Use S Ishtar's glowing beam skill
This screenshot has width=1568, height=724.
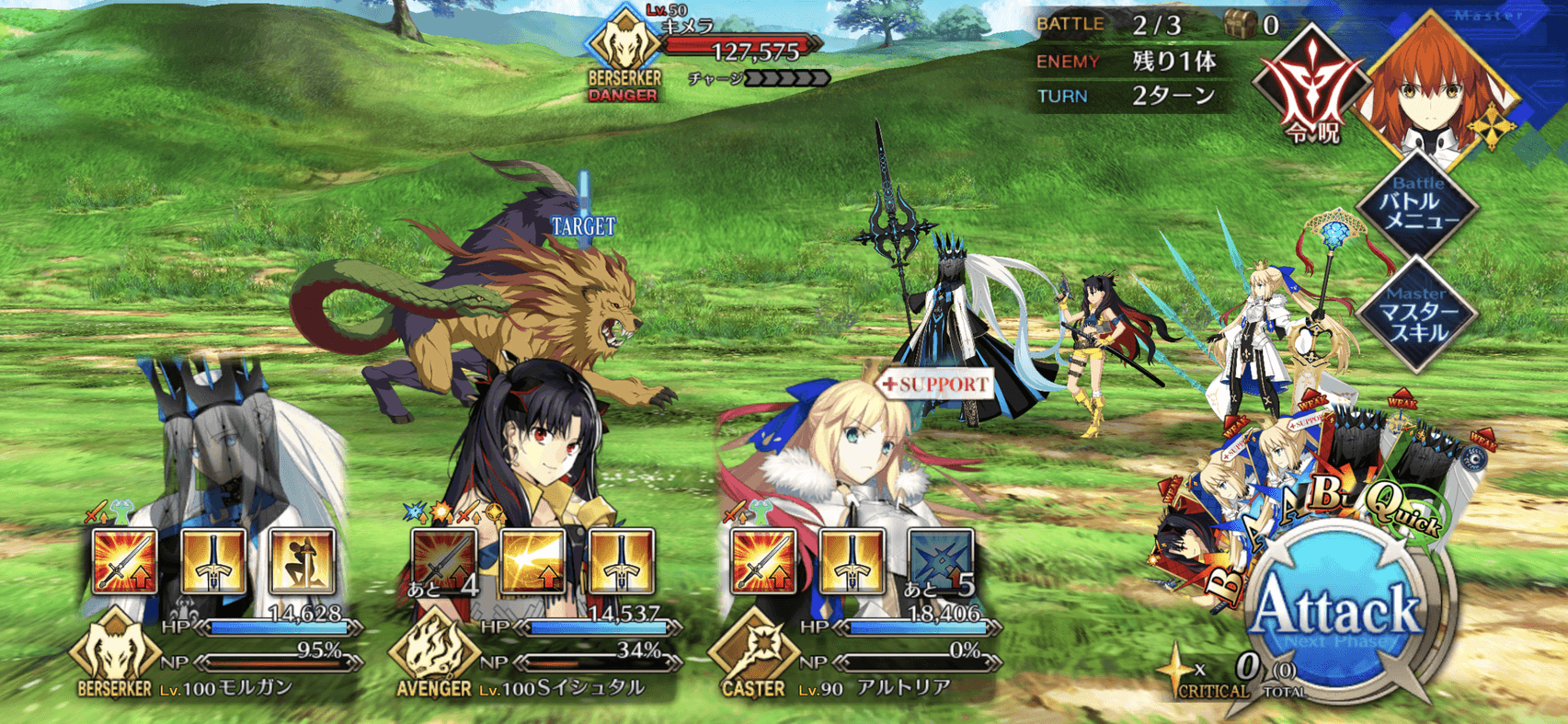coord(532,561)
